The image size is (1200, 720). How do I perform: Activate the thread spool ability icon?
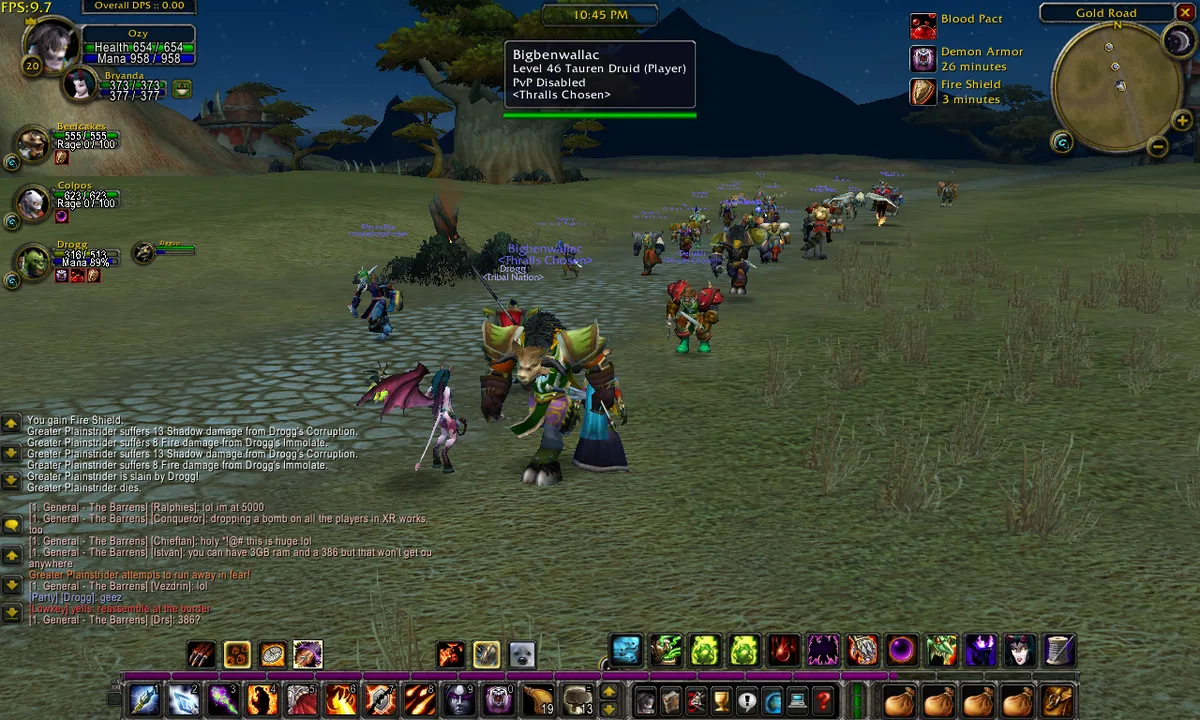[1060, 651]
